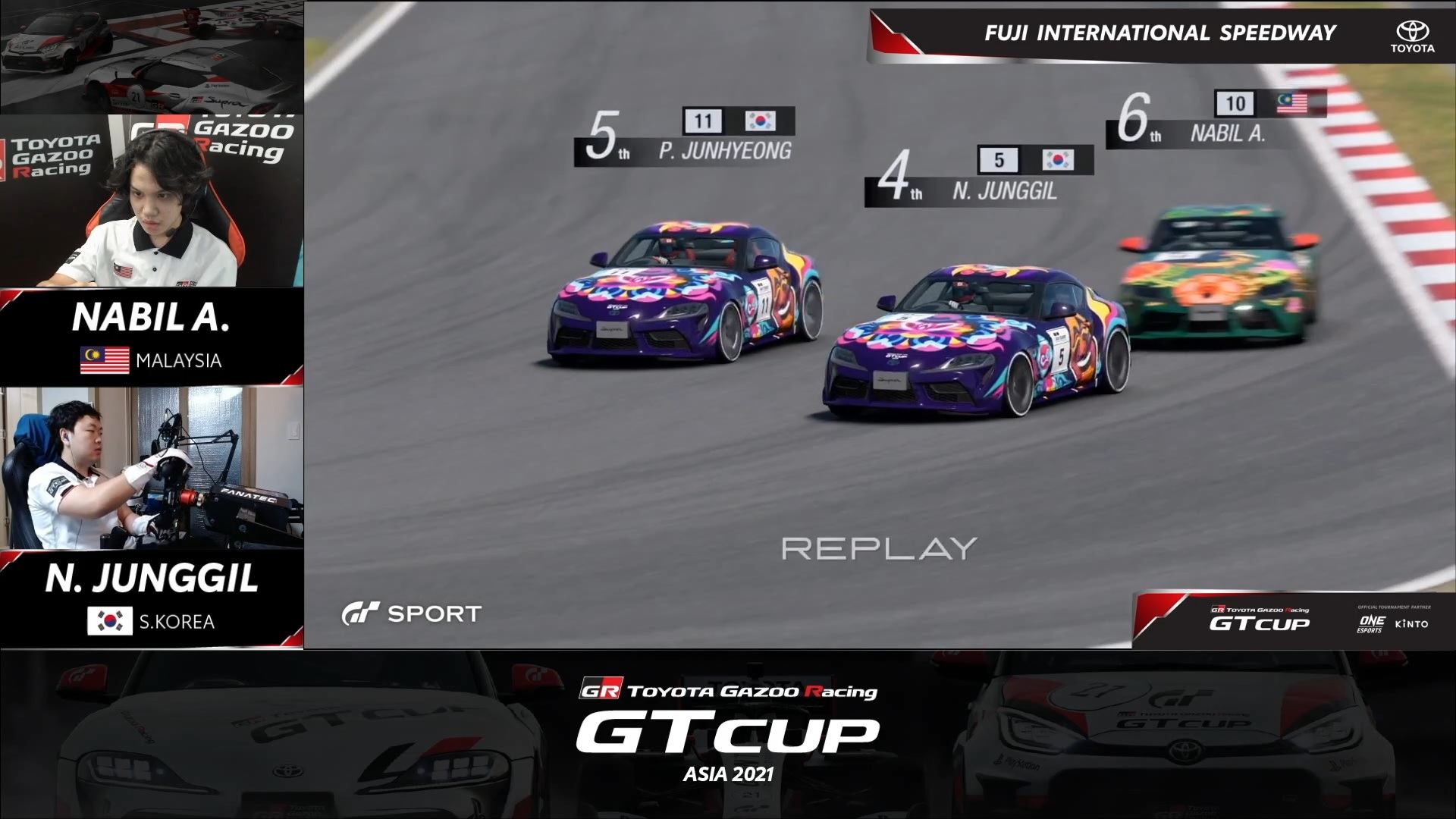Click the Toyota logo in the top-right corner
Image resolution: width=1456 pixels, height=819 pixels.
[x=1412, y=33]
